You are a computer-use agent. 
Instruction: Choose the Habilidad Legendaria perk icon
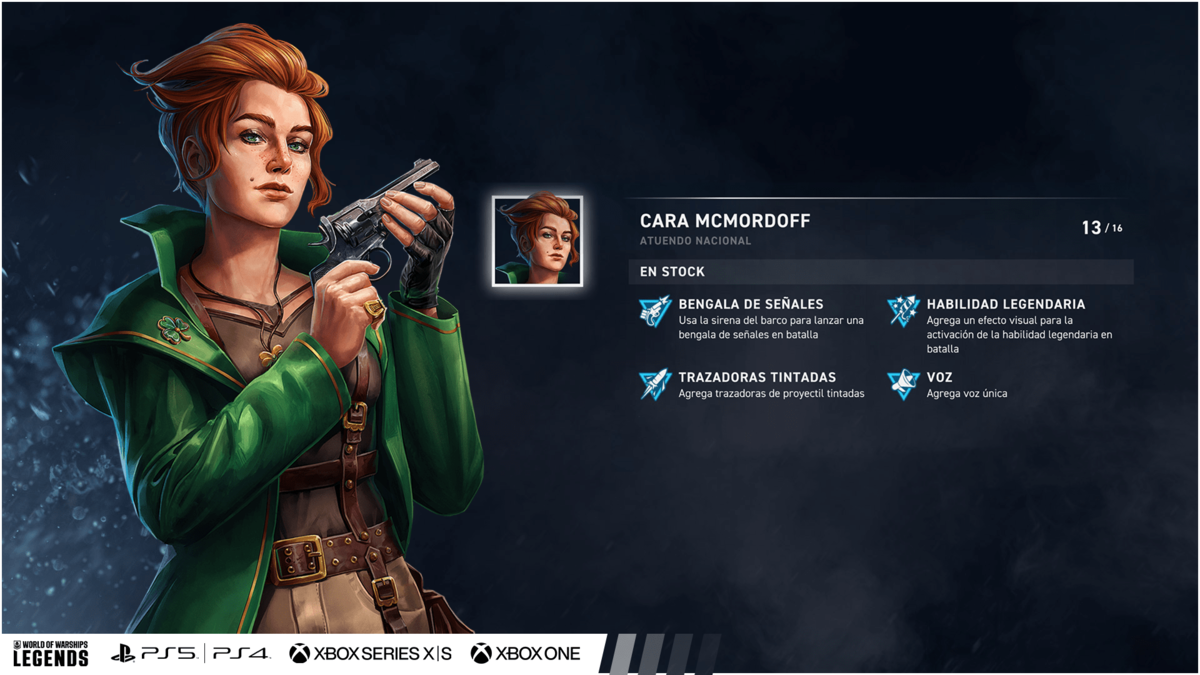point(903,311)
